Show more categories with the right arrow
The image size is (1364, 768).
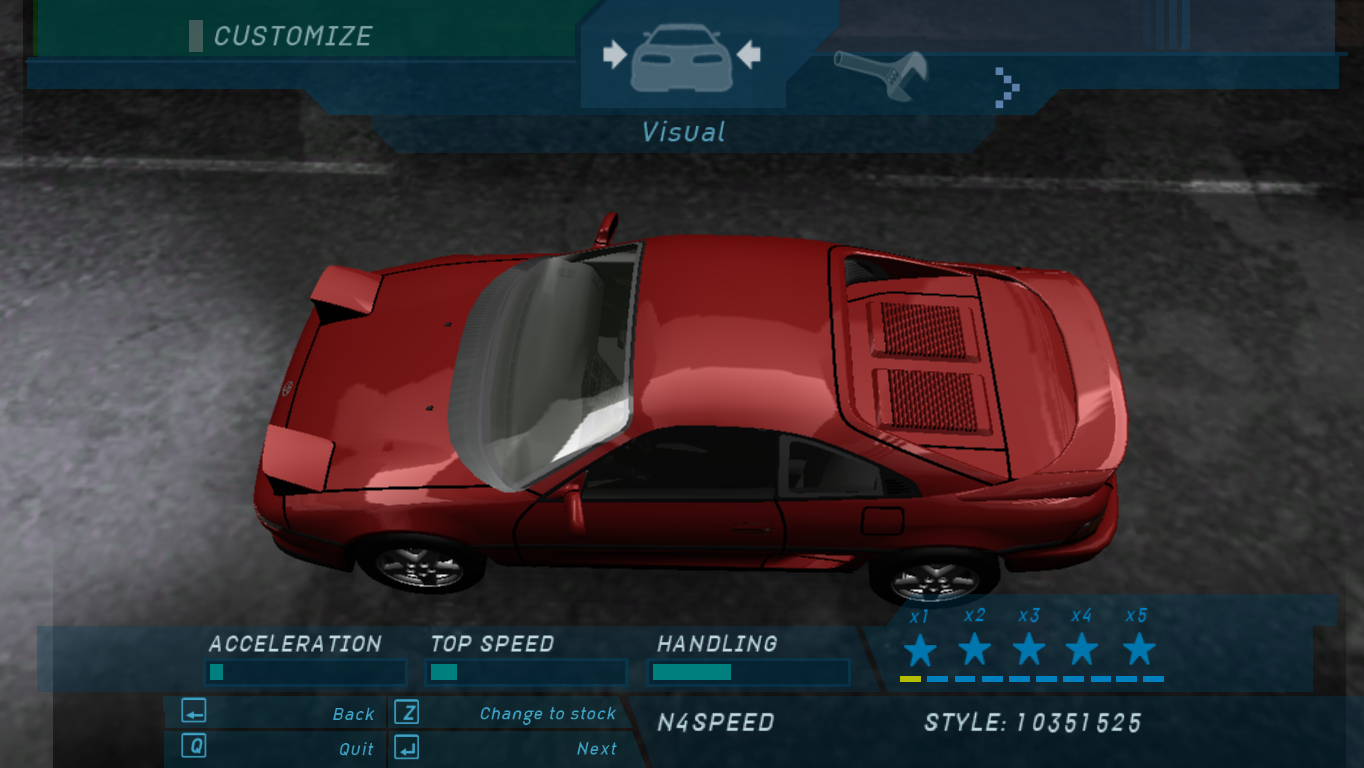point(1007,87)
